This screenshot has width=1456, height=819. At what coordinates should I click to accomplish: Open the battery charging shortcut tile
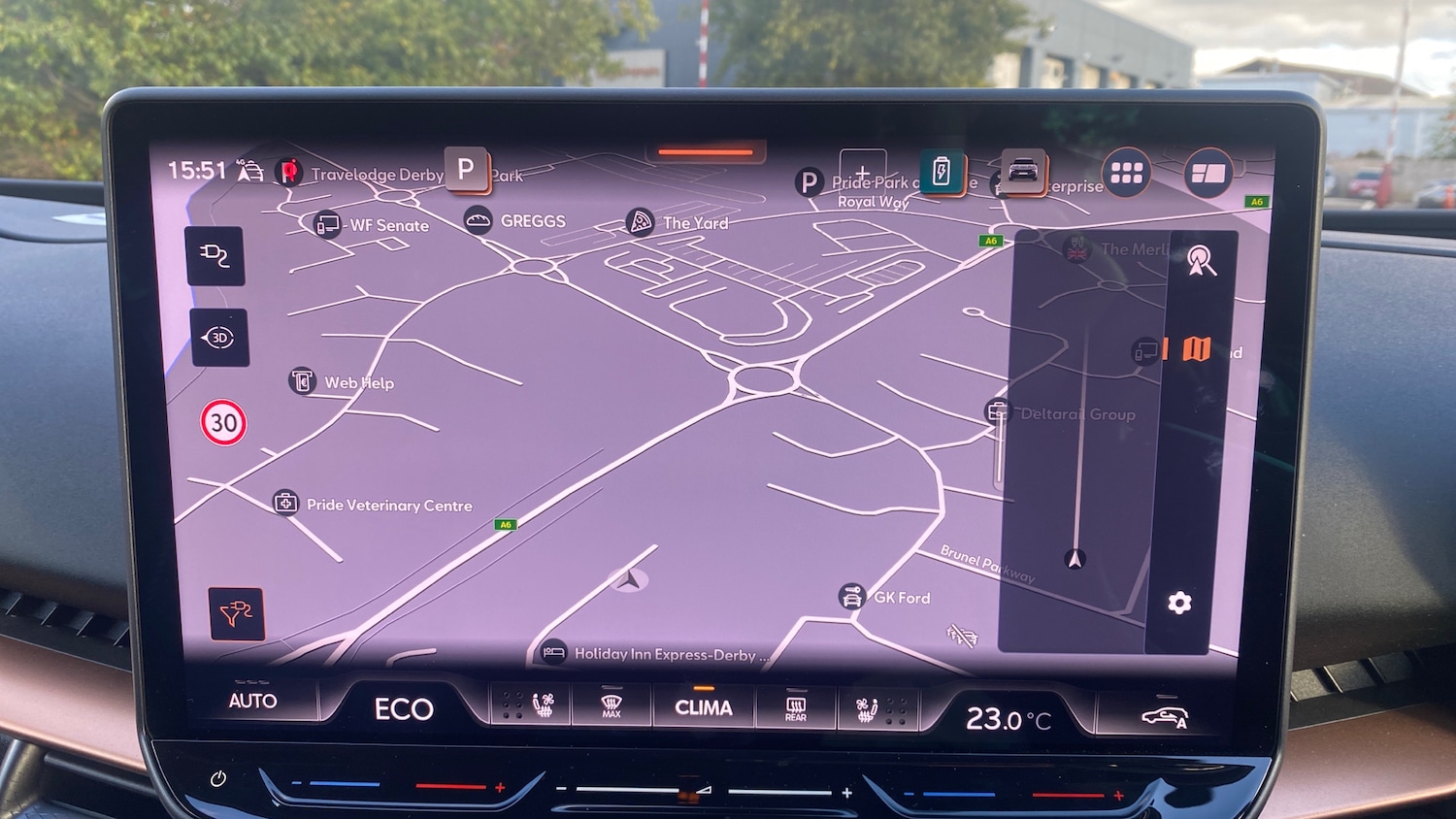942,172
